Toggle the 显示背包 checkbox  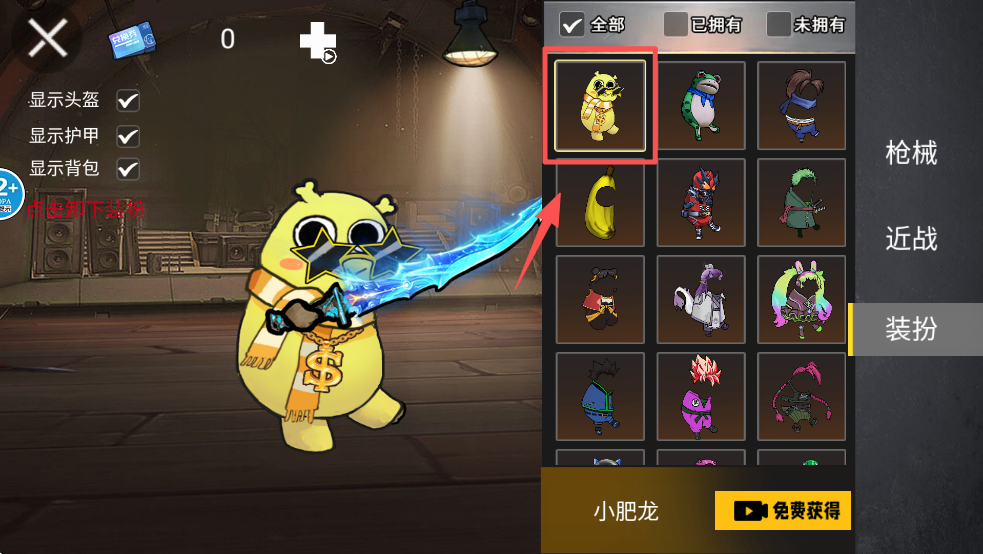tap(128, 168)
